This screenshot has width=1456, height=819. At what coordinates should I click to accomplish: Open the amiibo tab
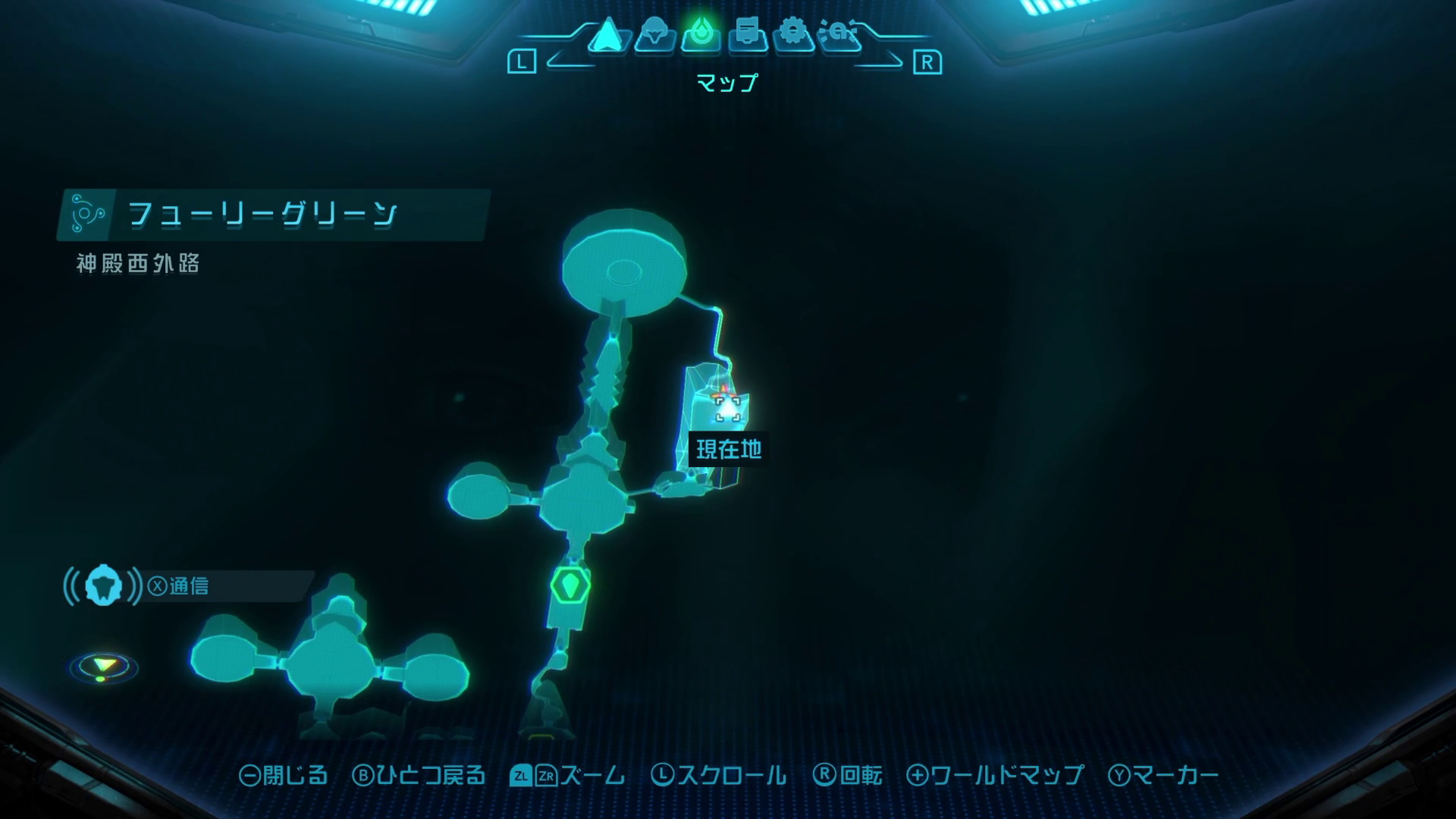839,35
